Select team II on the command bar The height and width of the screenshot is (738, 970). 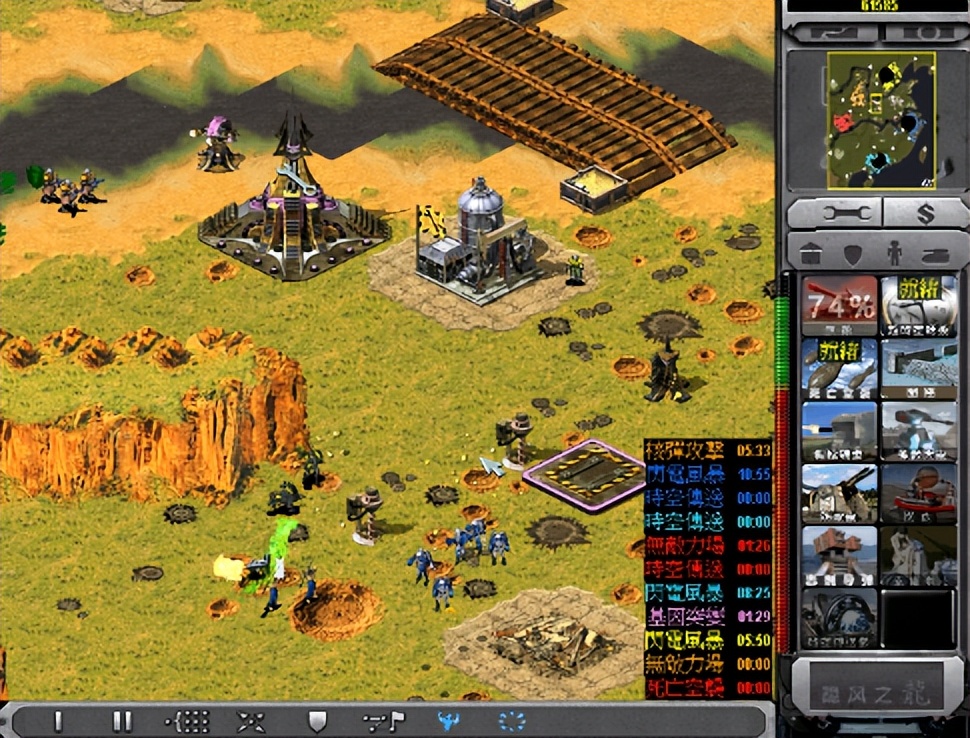tap(122, 720)
